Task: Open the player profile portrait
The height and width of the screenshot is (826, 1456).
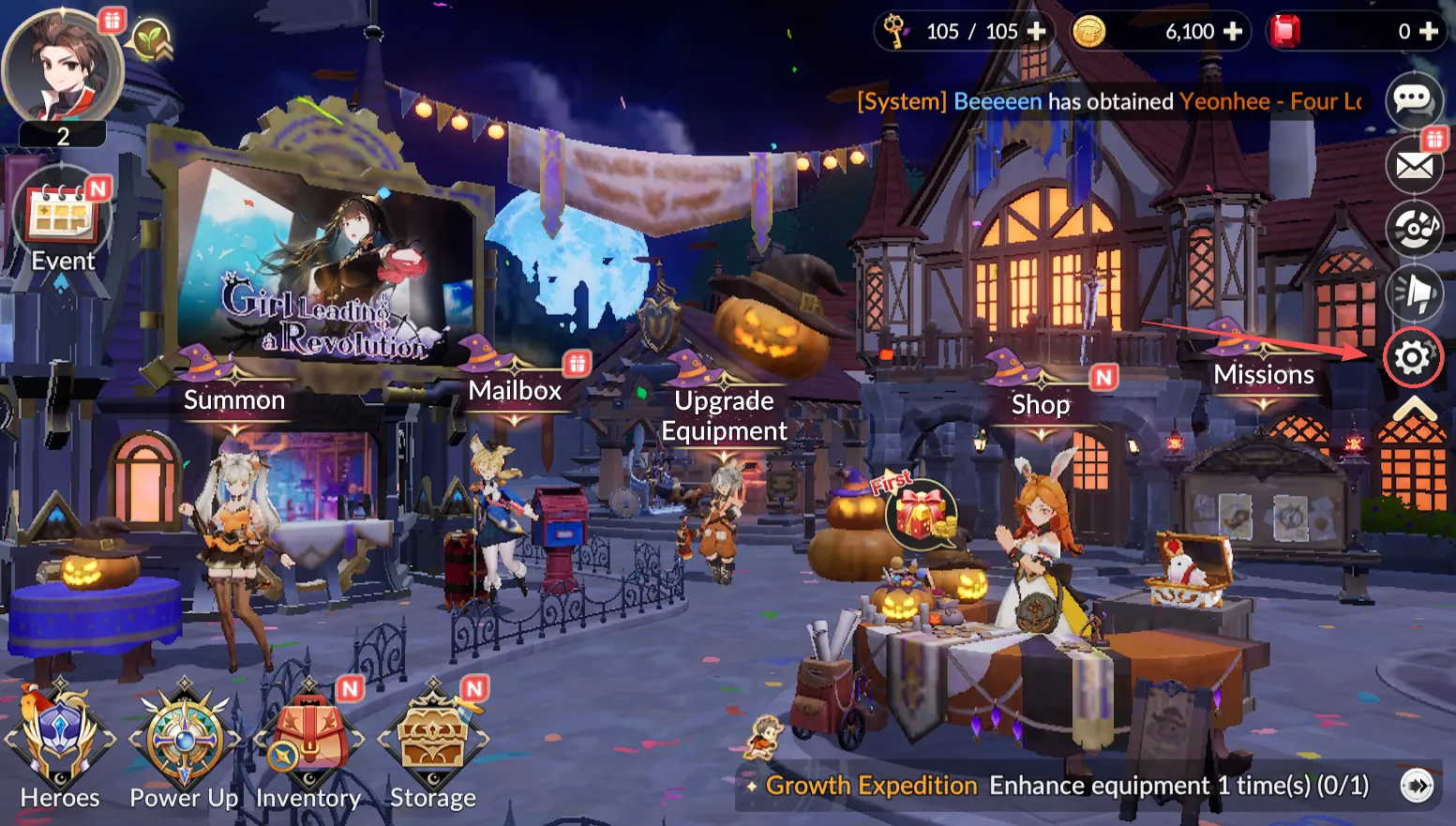Action: pos(62,70)
